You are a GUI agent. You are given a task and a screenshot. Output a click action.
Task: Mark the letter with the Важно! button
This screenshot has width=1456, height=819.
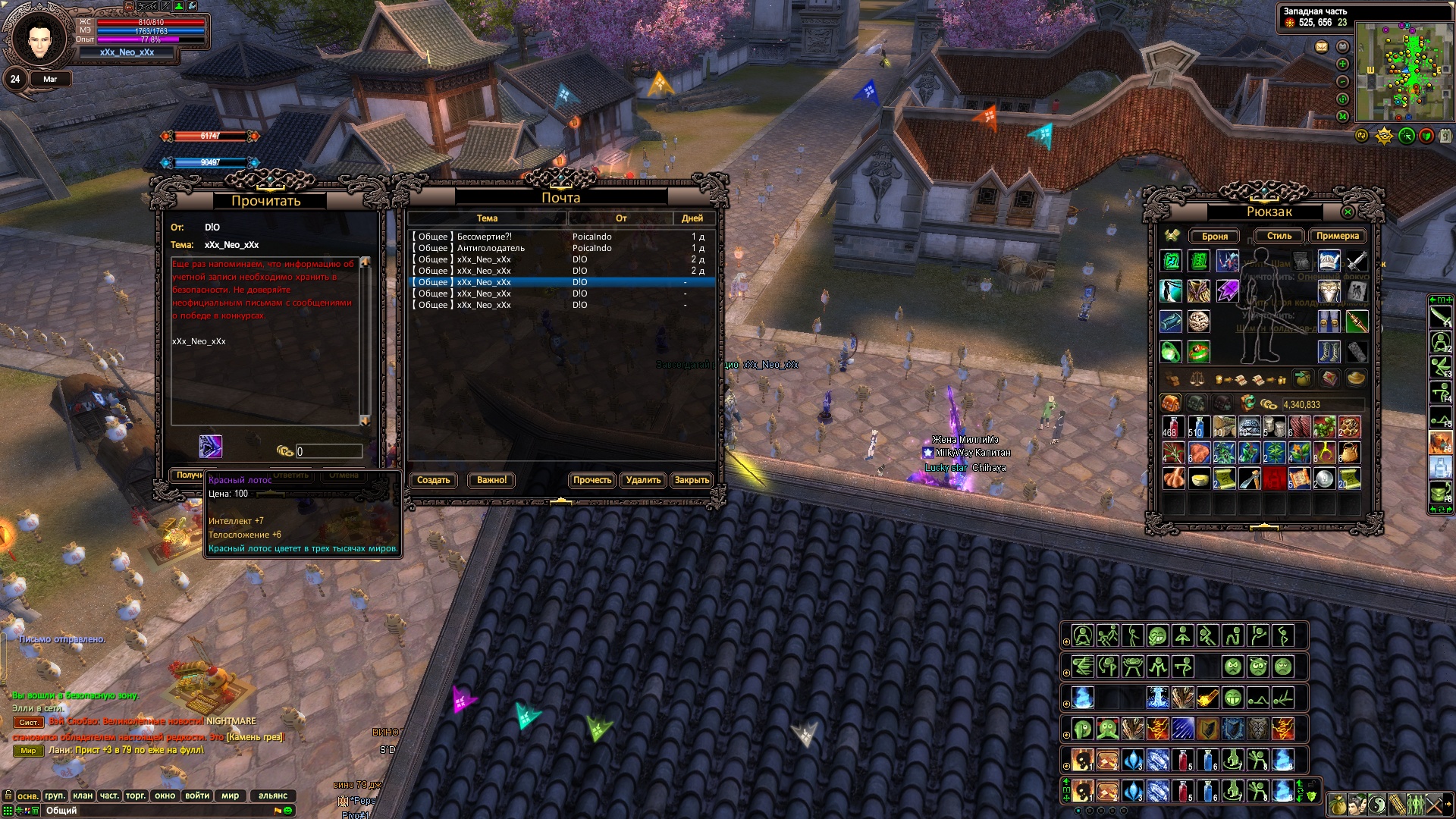click(x=491, y=480)
